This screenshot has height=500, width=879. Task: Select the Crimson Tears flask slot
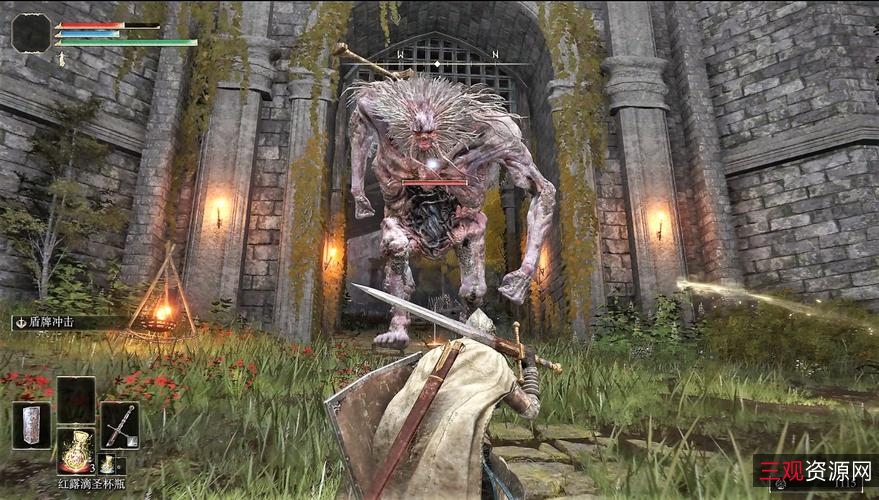pyautogui.click(x=75, y=451)
